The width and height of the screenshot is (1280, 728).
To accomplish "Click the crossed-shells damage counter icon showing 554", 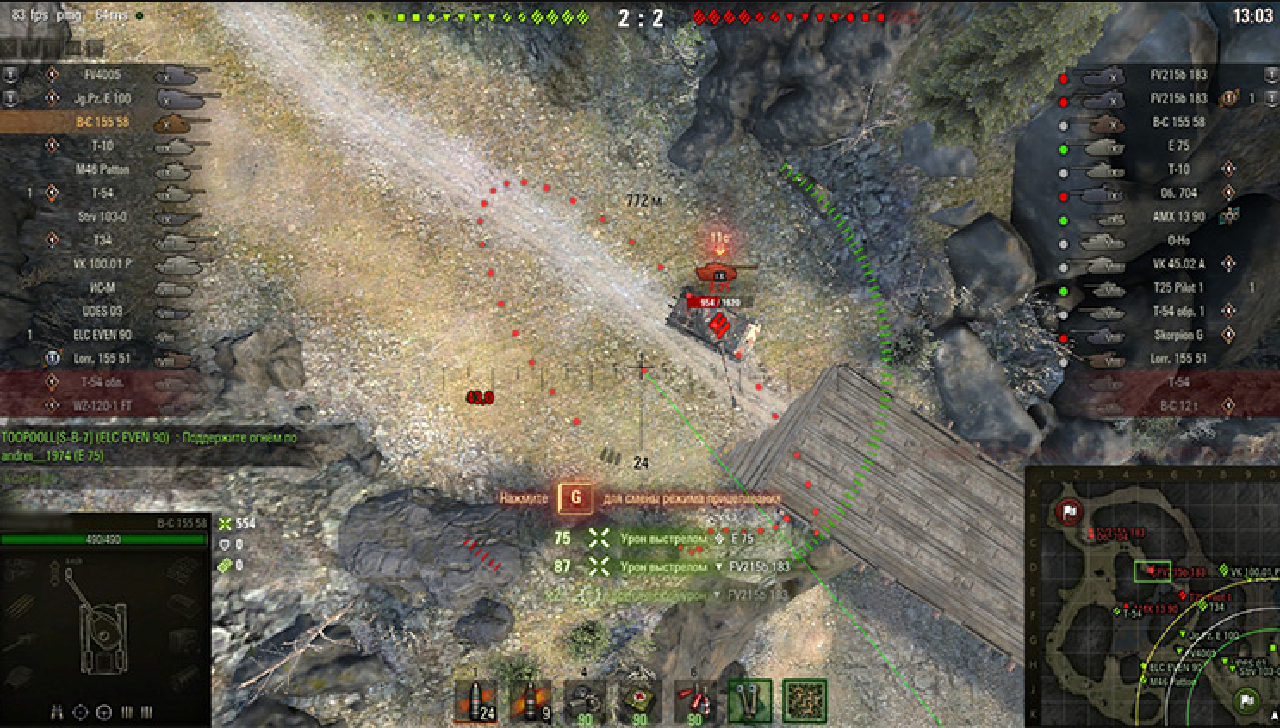I will [224, 524].
